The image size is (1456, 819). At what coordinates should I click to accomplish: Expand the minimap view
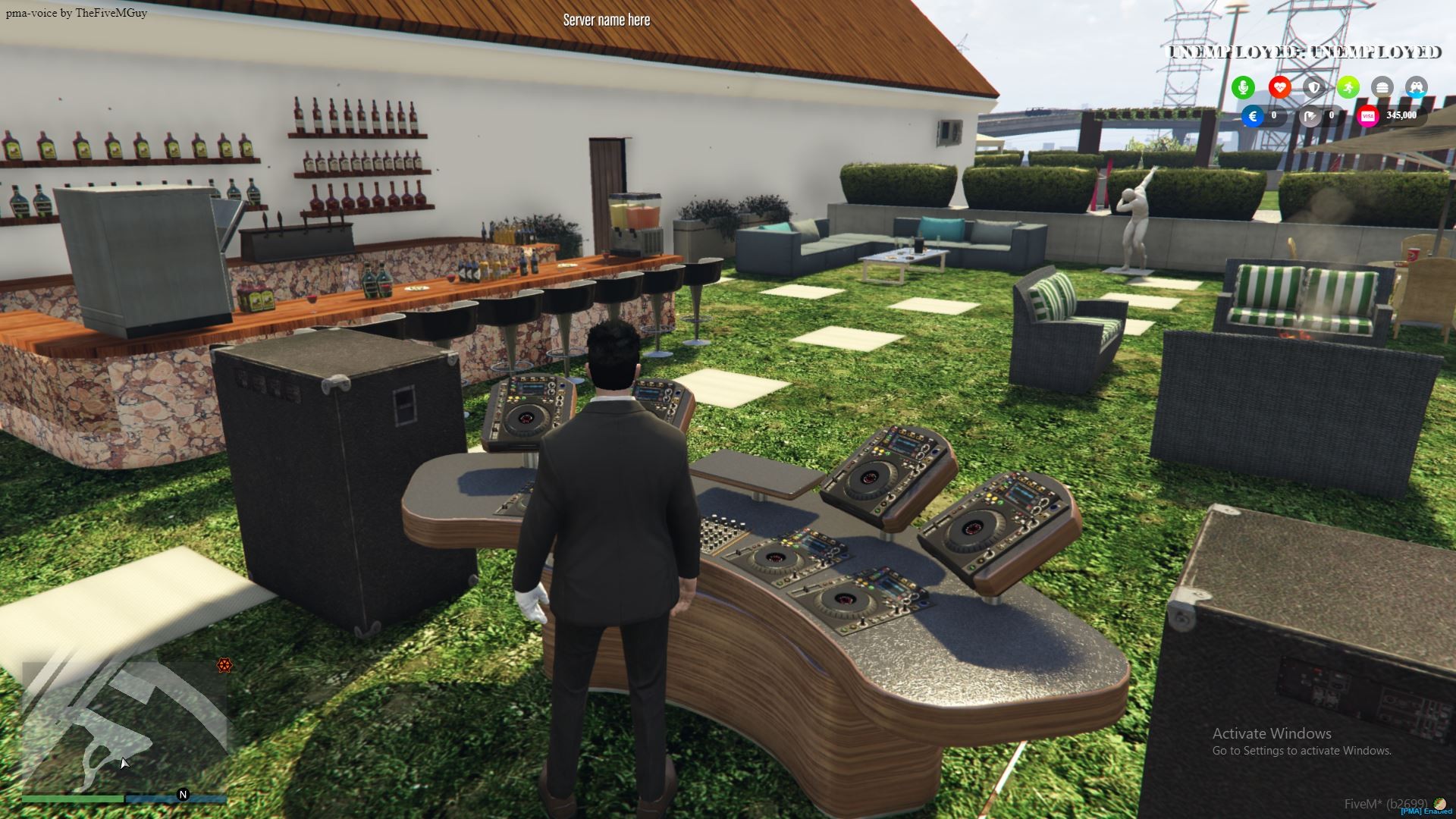pyautogui.click(x=121, y=720)
